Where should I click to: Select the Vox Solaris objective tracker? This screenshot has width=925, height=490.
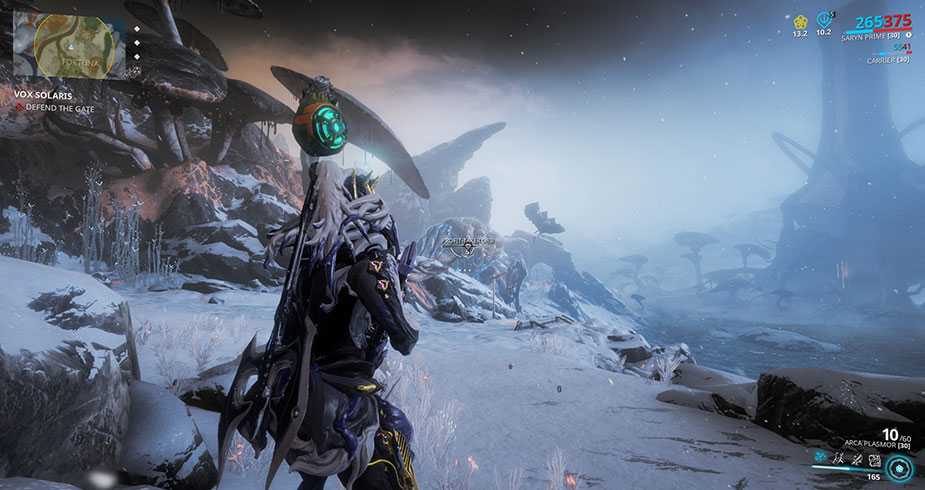pyautogui.click(x=44, y=94)
